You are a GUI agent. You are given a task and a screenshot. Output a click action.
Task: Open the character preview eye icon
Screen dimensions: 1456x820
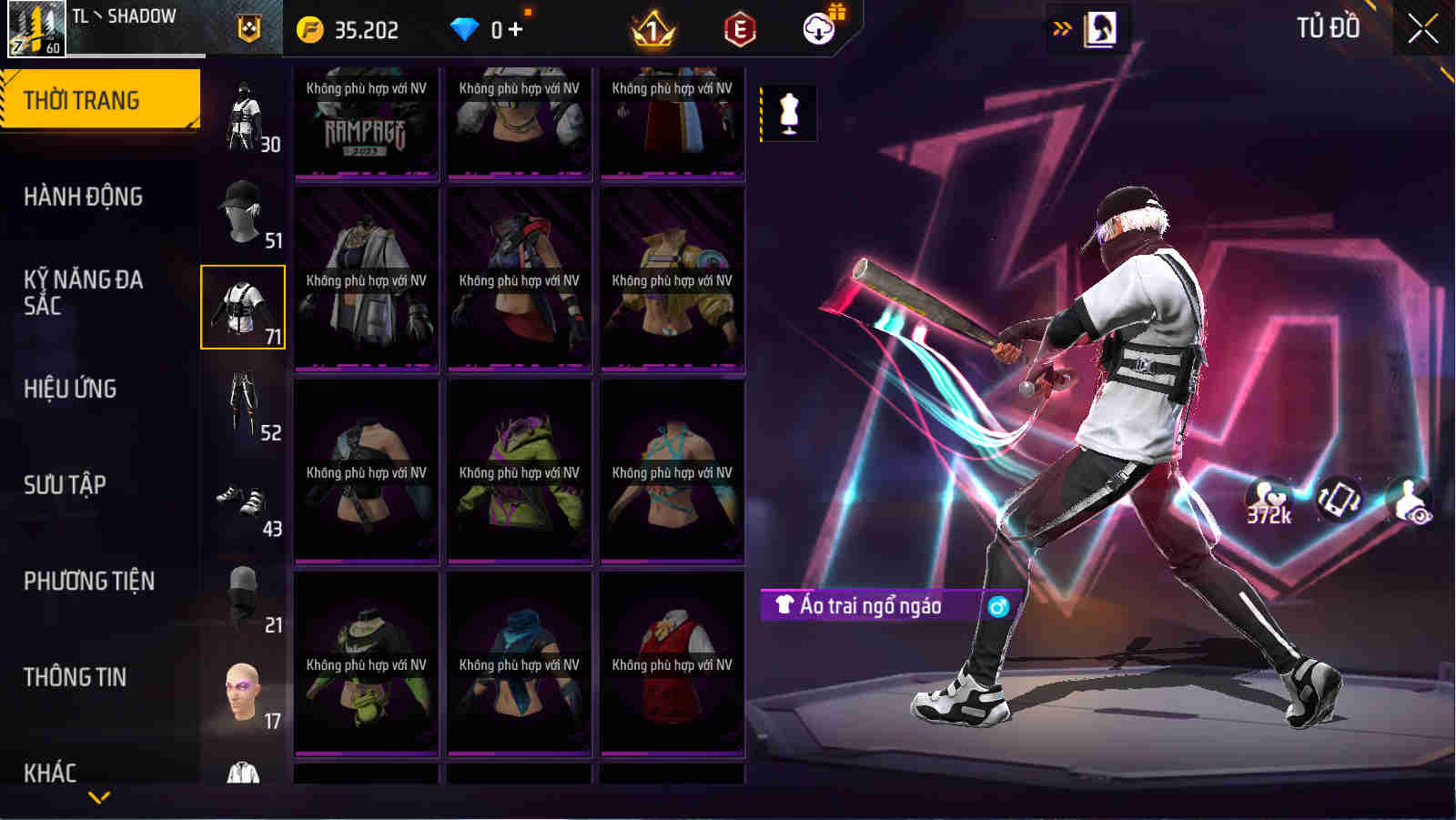click(1410, 499)
